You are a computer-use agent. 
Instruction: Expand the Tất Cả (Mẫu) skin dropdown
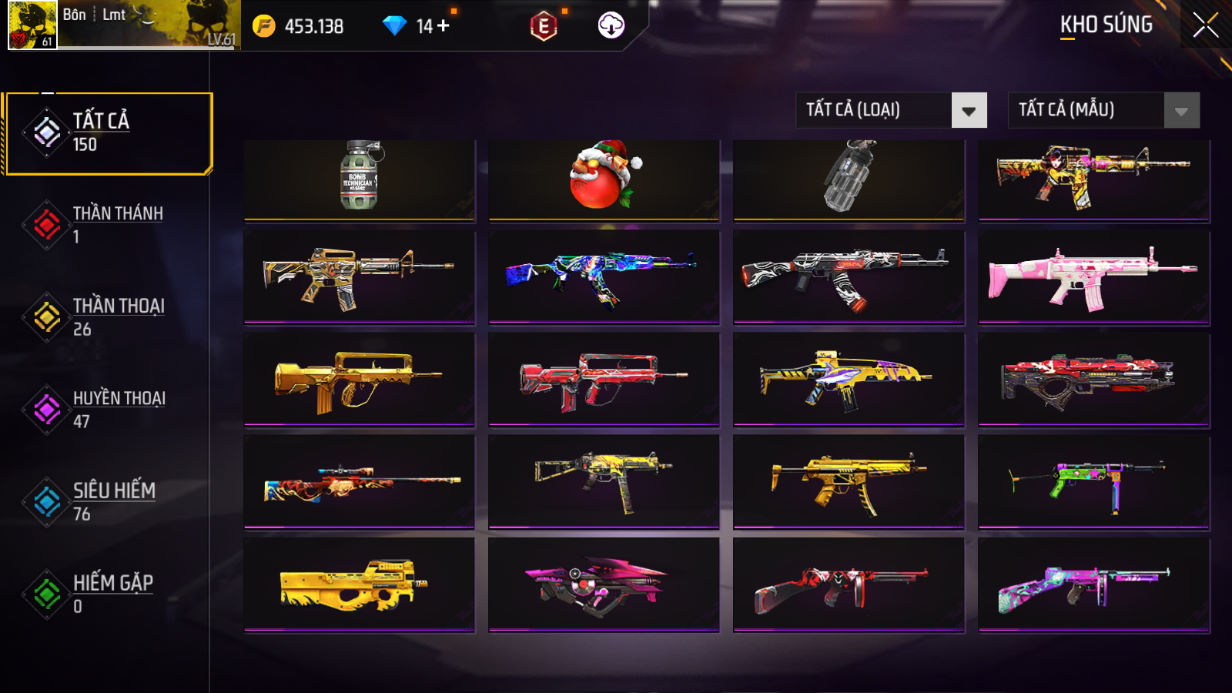point(1103,110)
